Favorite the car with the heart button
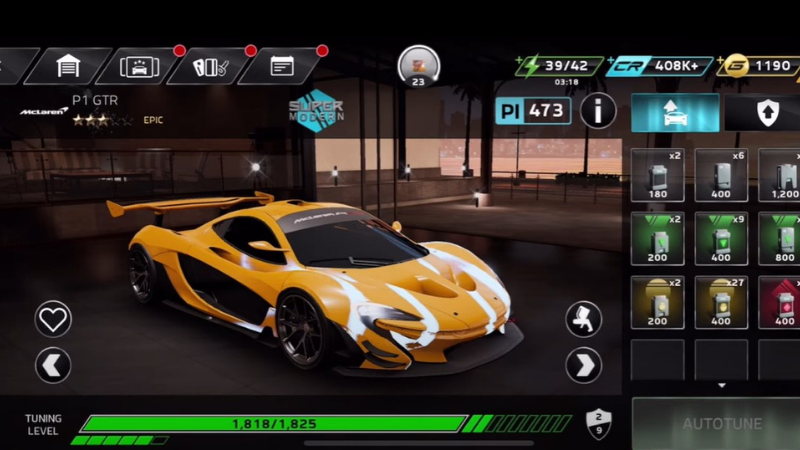 pyautogui.click(x=53, y=318)
